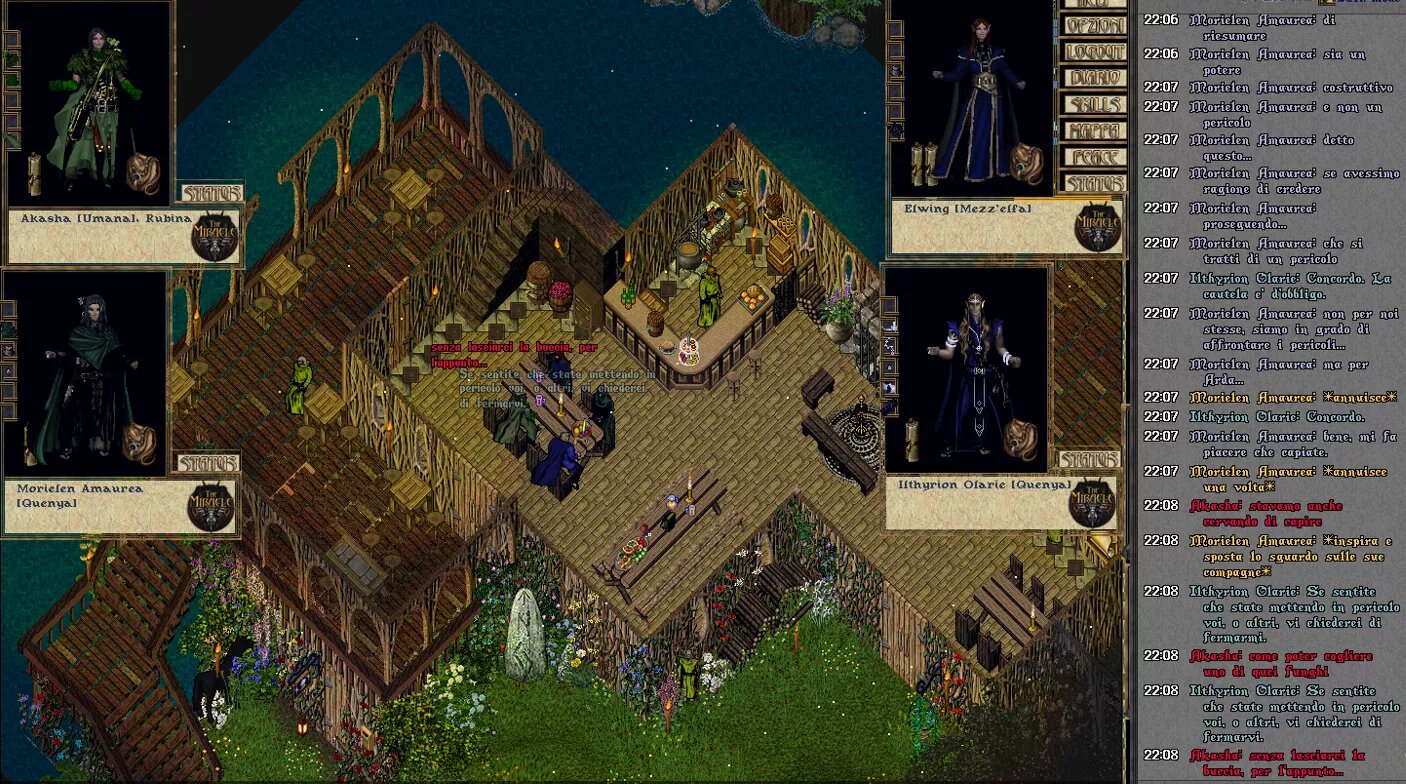
Task: Open Elwing's backpack
Action: pyautogui.click(x=1025, y=163)
